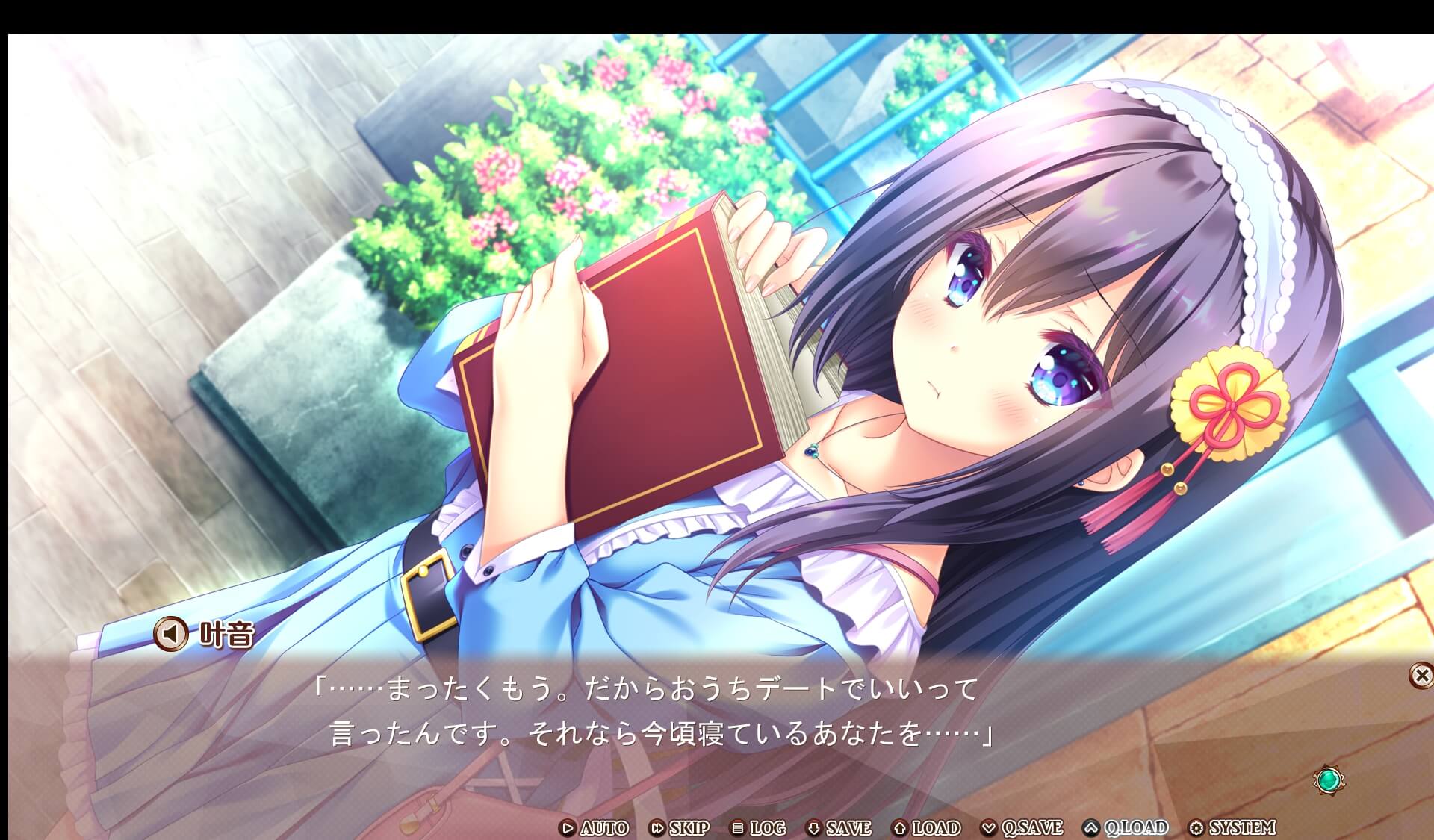Image resolution: width=1434 pixels, height=840 pixels.
Task: Open the backlog via LOG
Action: (x=768, y=828)
